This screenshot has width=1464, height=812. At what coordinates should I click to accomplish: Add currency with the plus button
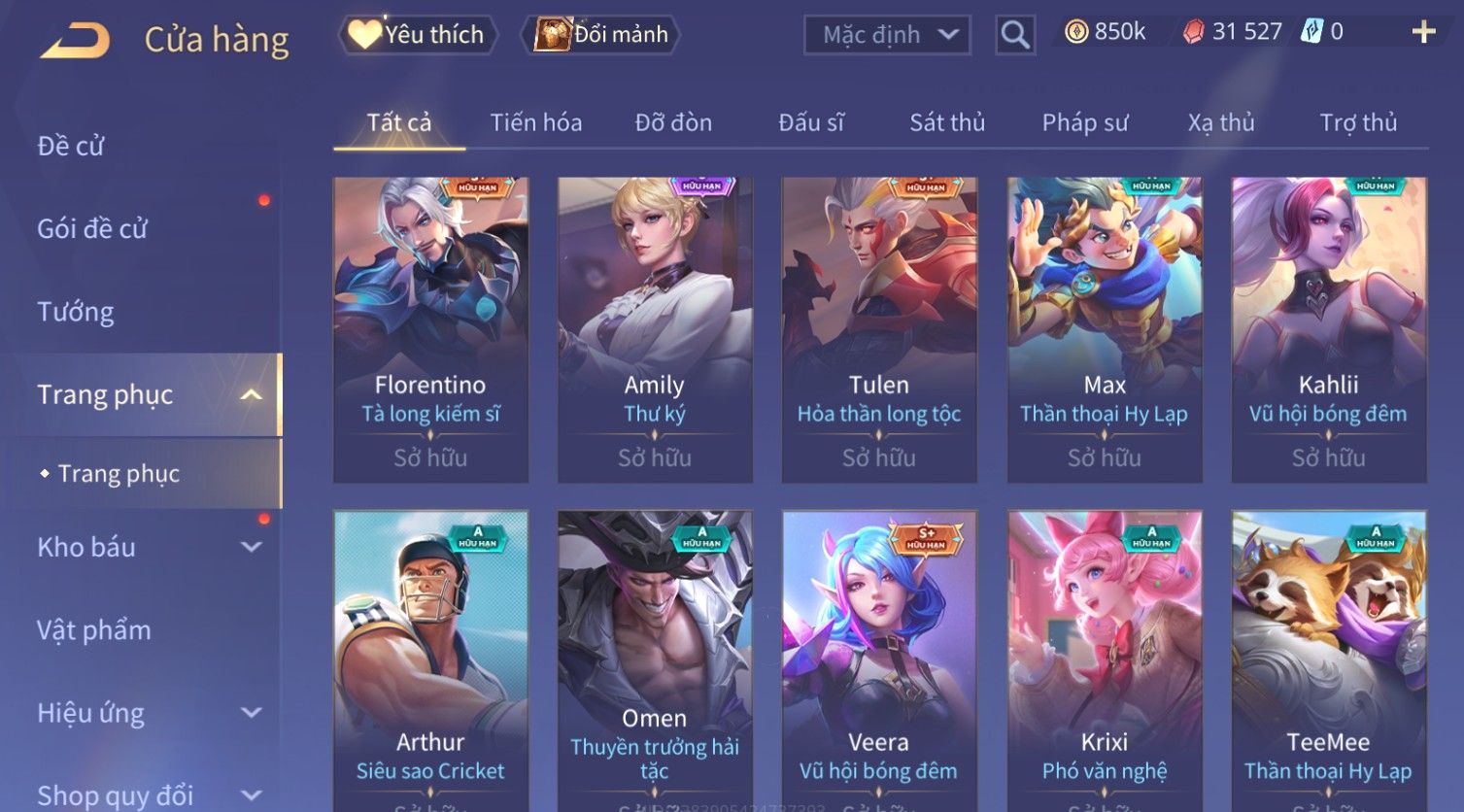coord(1423,33)
